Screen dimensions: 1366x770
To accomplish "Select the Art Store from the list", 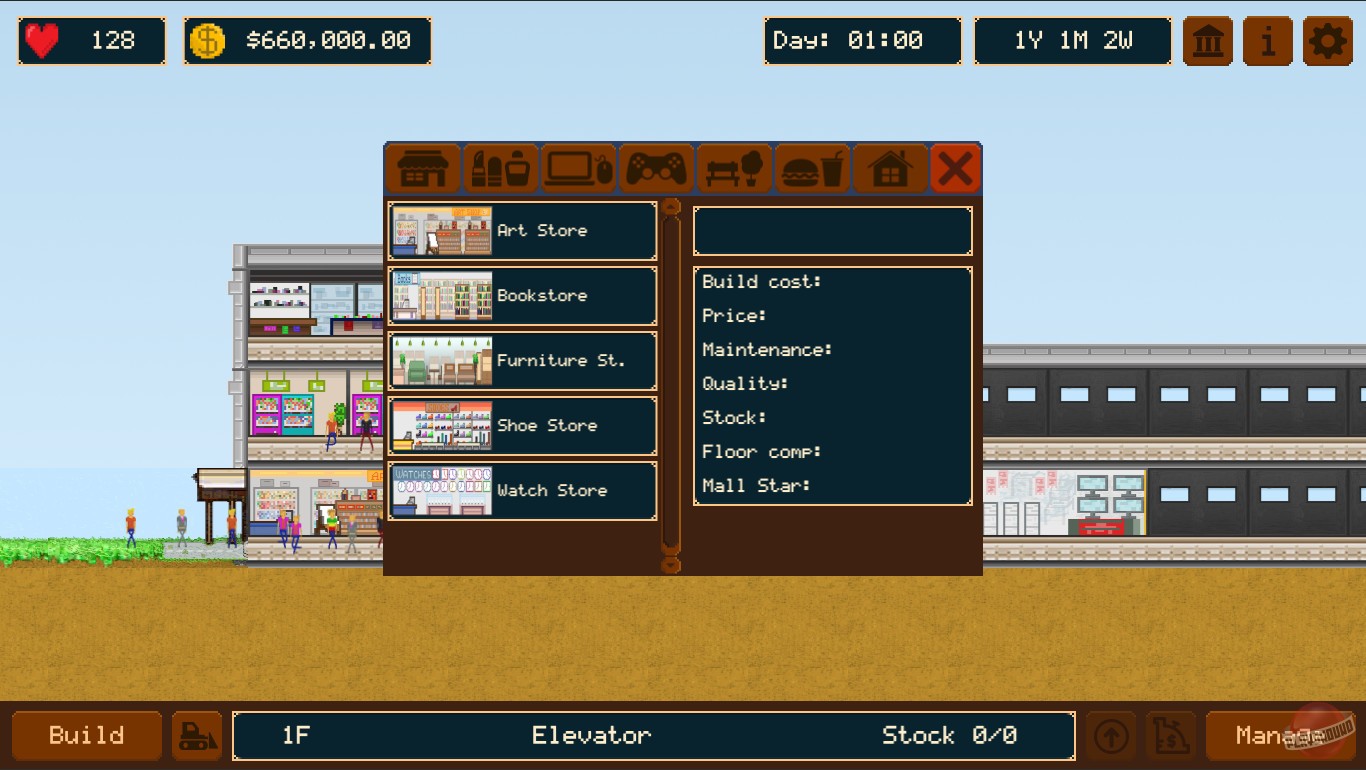I will click(522, 231).
